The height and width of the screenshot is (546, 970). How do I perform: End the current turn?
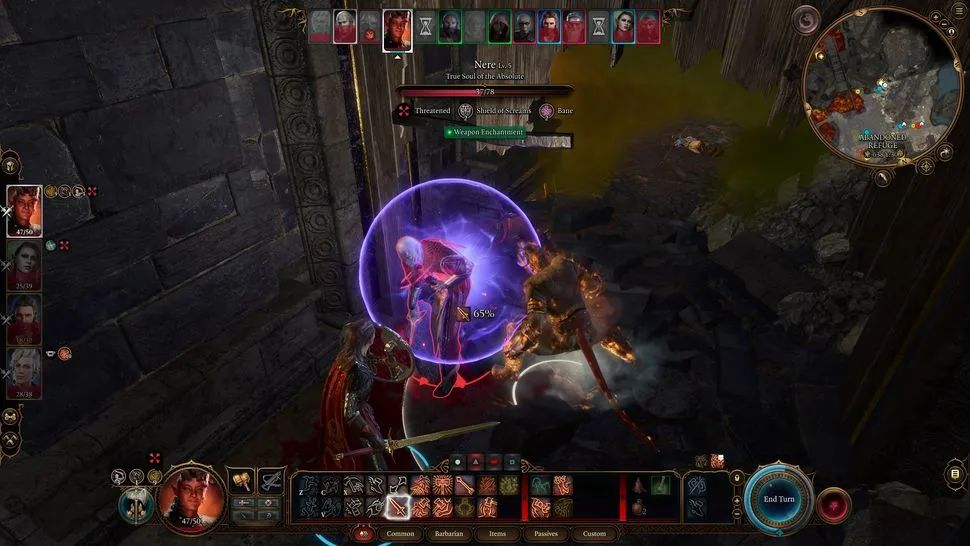(777, 499)
